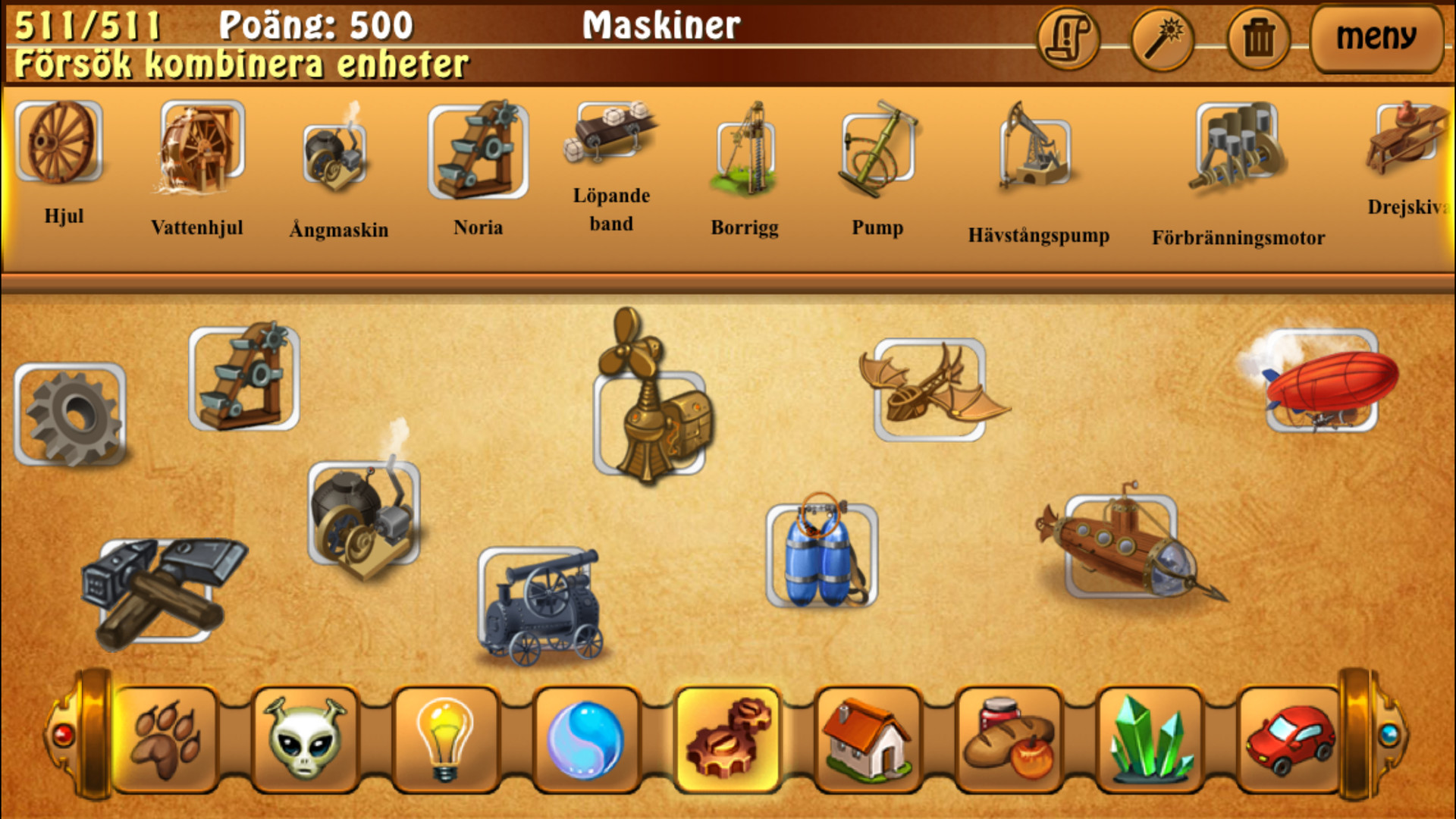Activate the magic wand hint tool
This screenshot has width=1456, height=819.
click(1161, 39)
